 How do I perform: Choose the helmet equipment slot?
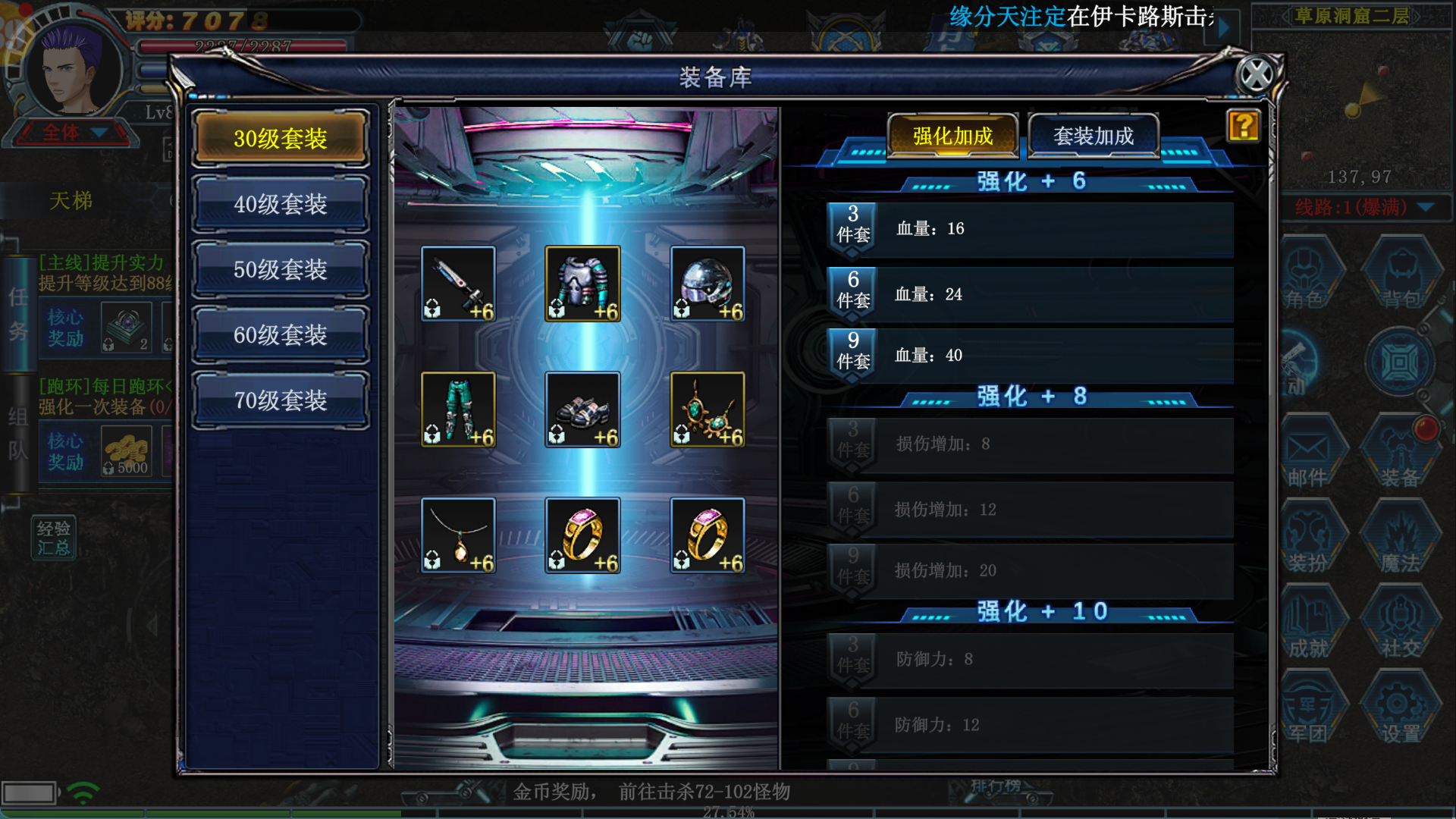(x=707, y=284)
